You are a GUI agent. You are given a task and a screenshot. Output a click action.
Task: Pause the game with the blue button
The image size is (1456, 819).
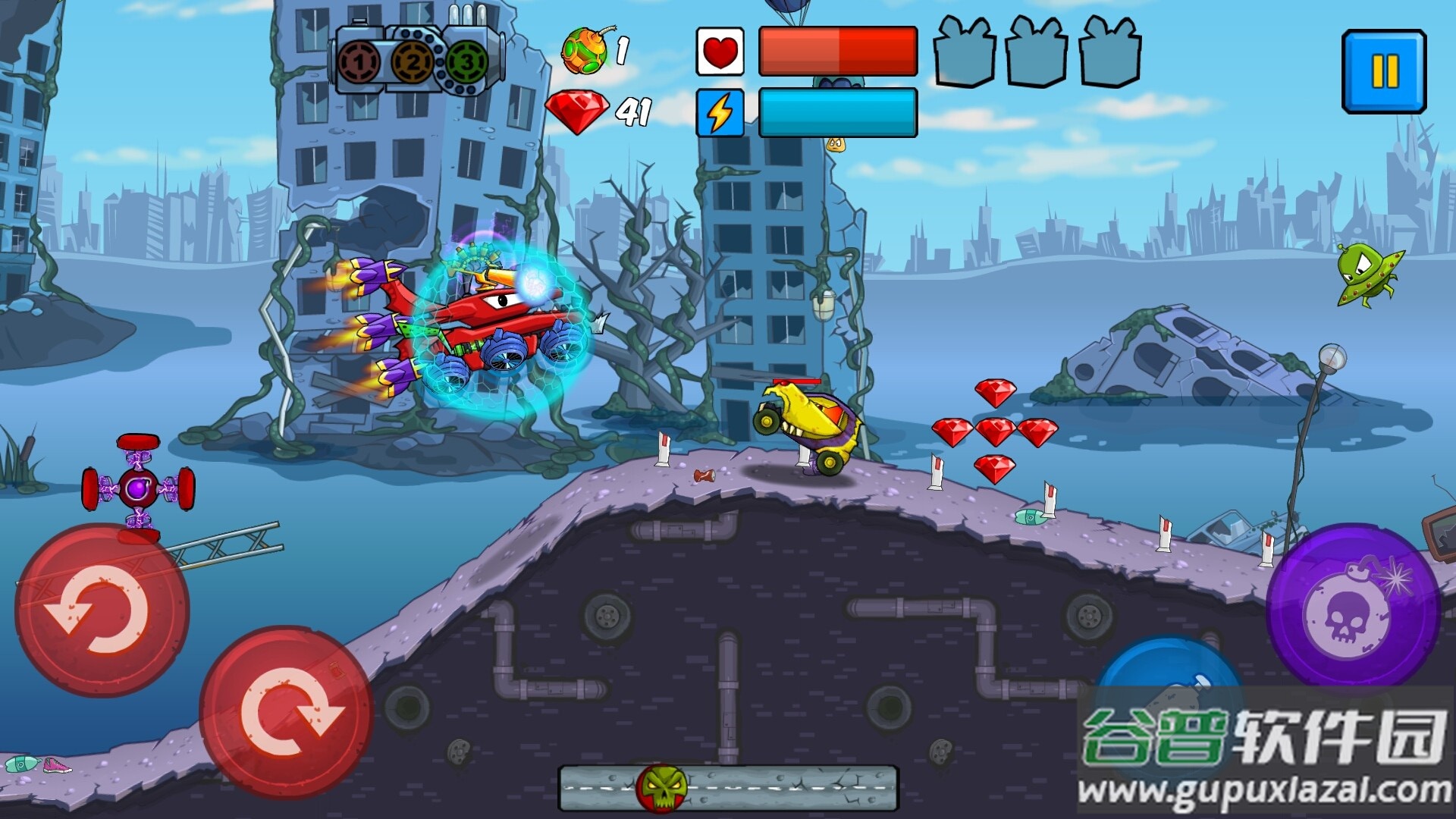coord(1384,72)
